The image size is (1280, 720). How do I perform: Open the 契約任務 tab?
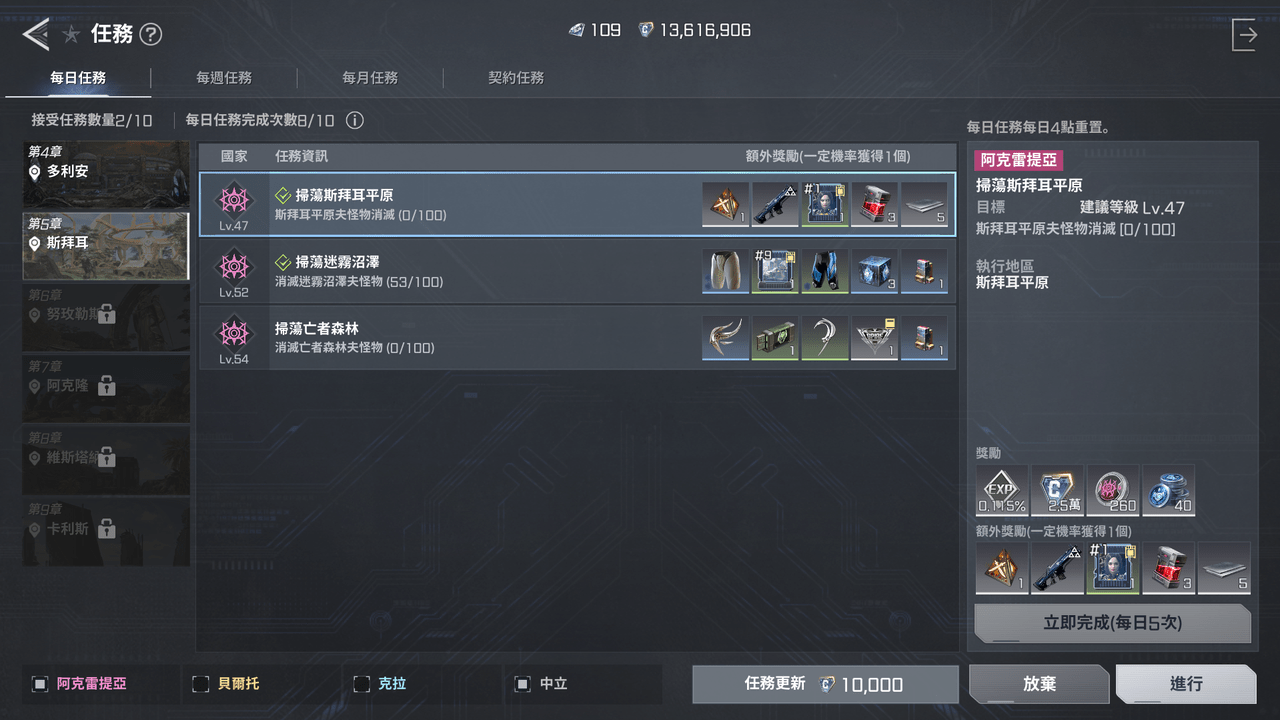click(x=516, y=77)
